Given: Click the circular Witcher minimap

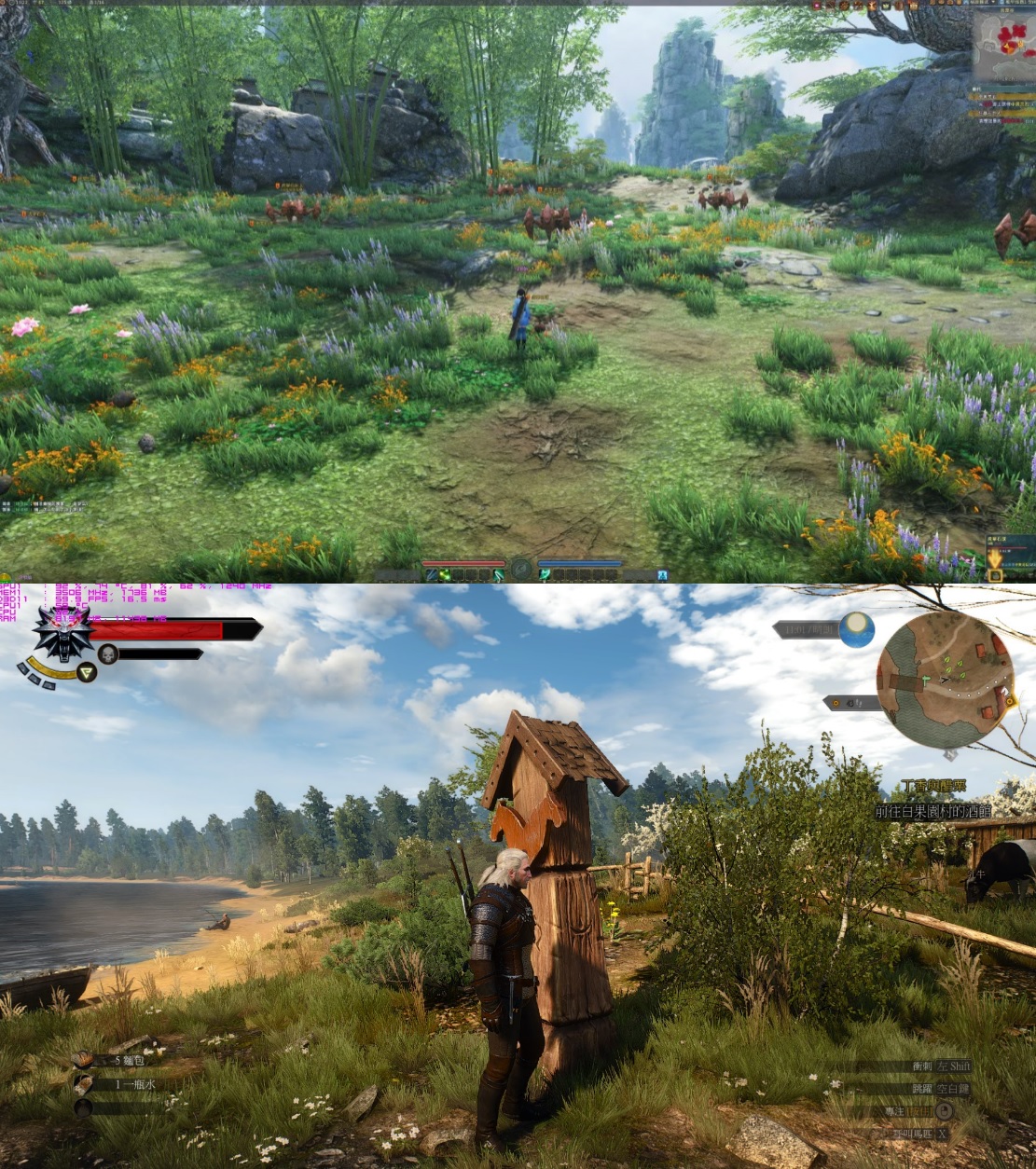Looking at the screenshot, I should pos(946,681).
